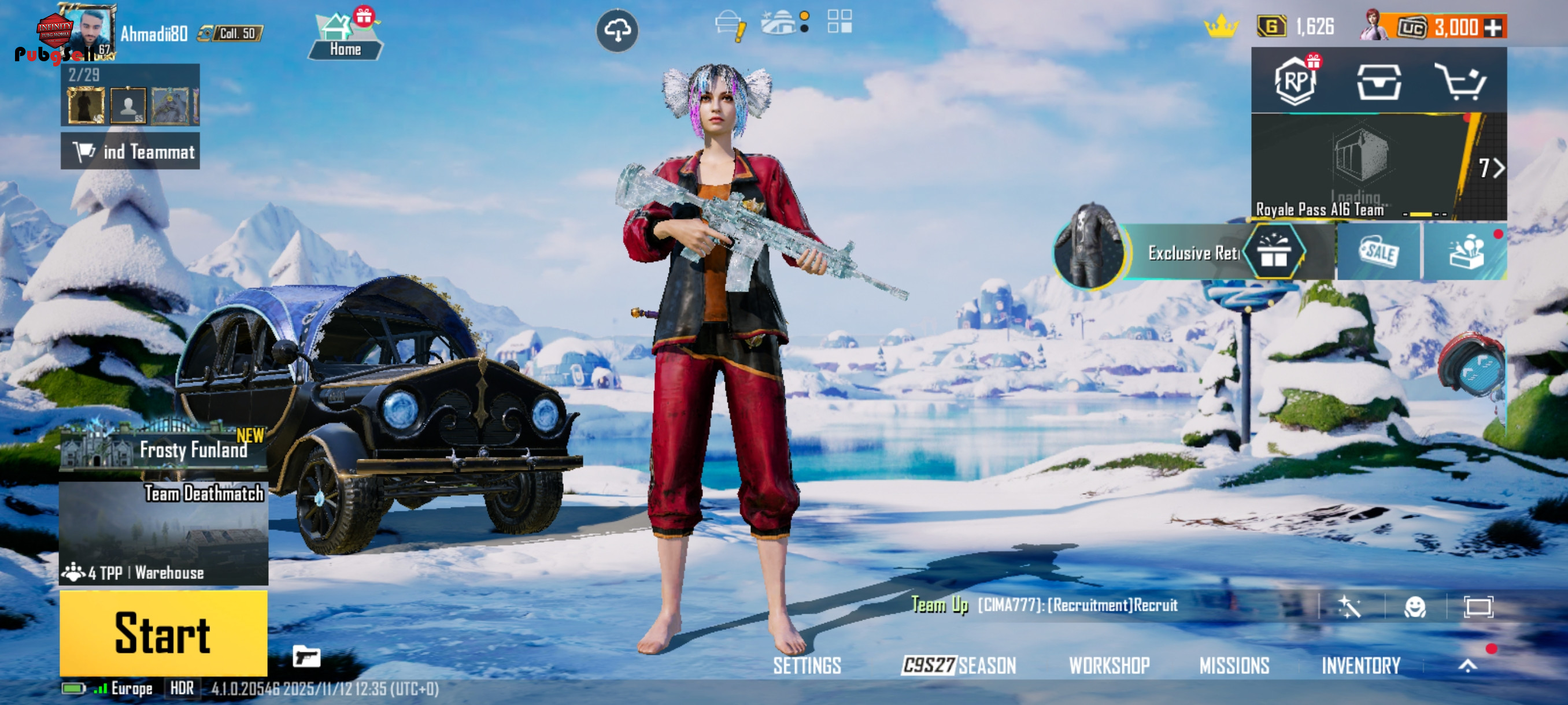Screen dimensions: 1568x705
Task: Add UC with the plus button
Action: click(1492, 27)
